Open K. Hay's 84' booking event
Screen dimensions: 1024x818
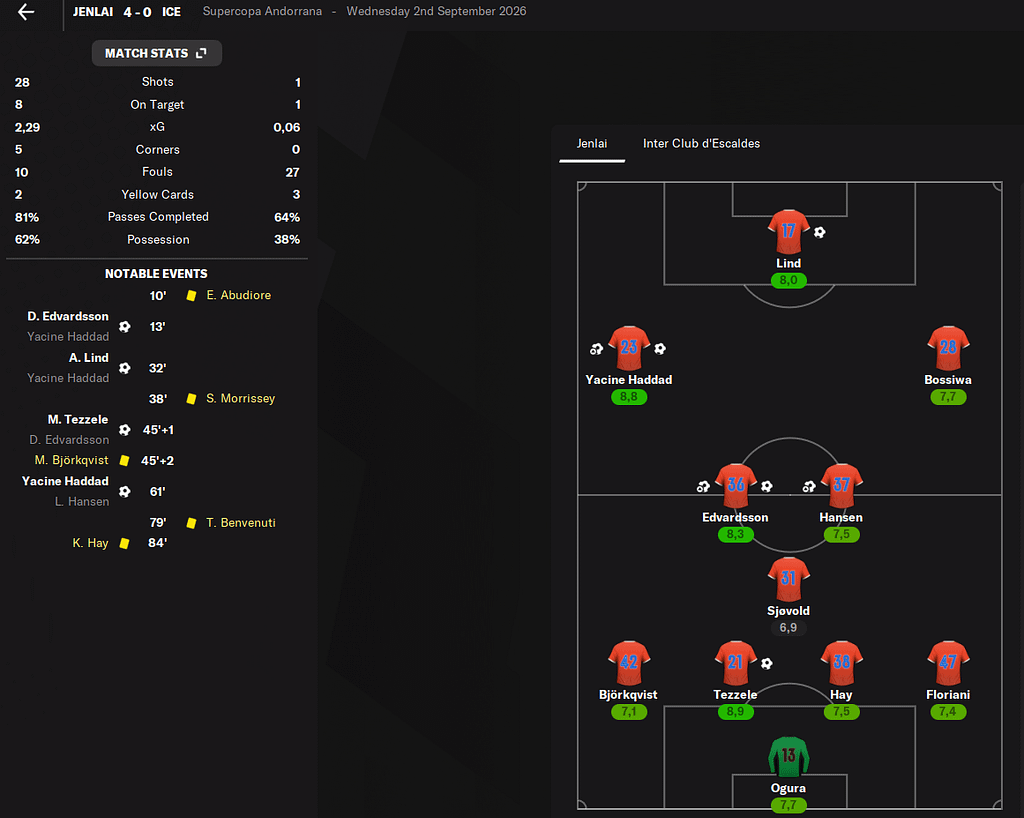[x=90, y=543]
